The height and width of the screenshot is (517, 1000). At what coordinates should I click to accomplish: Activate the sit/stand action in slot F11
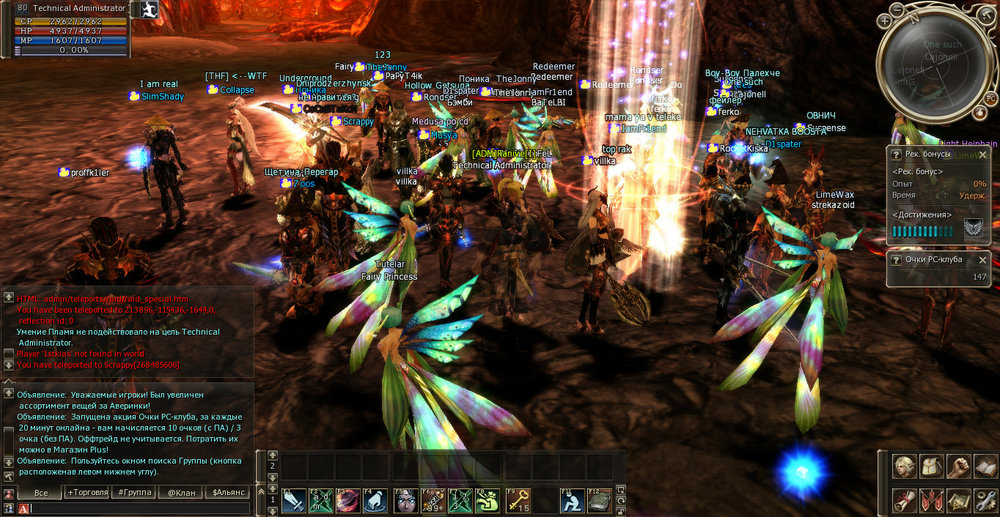coord(572,499)
